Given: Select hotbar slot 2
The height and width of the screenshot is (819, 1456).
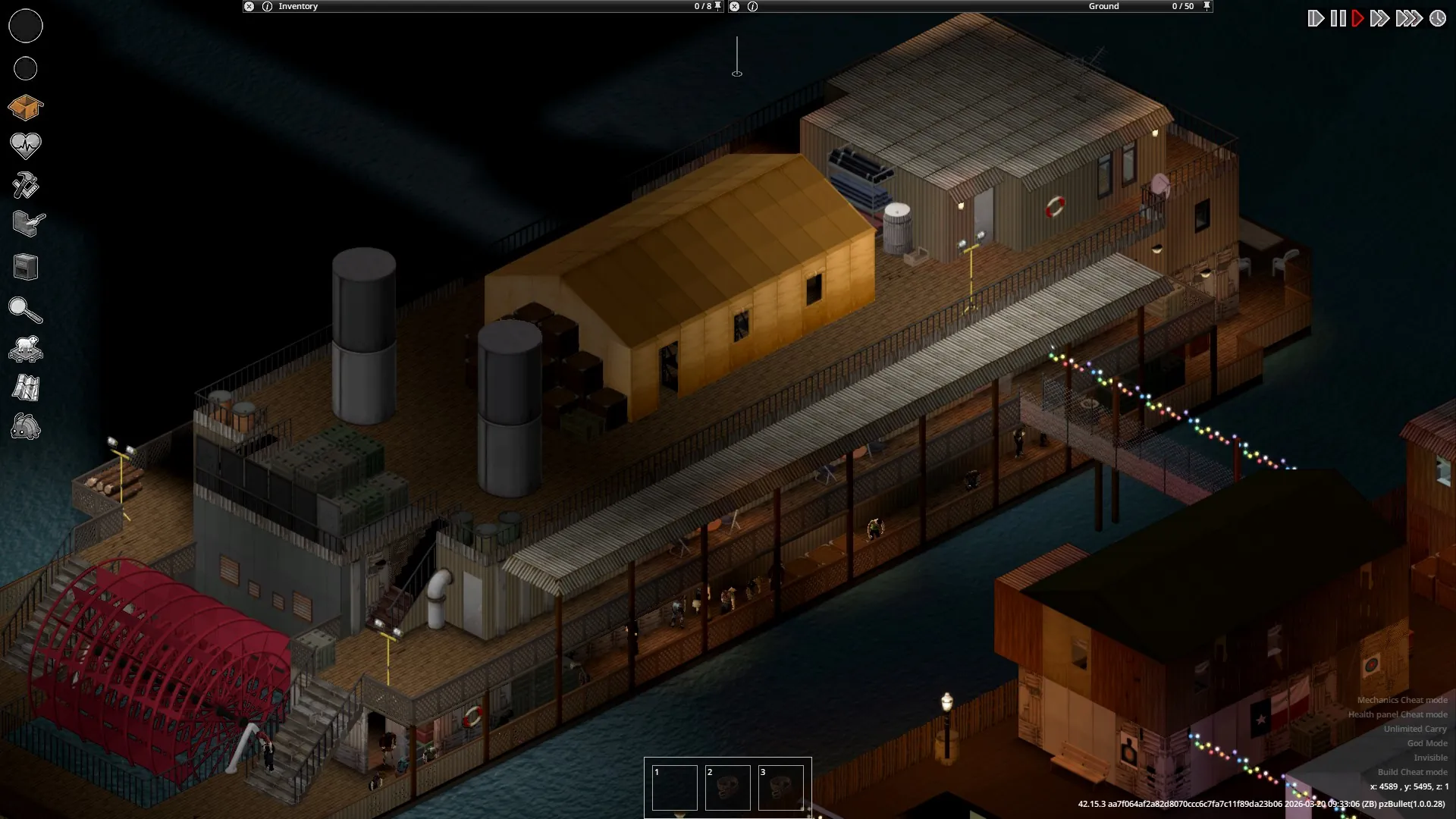Looking at the screenshot, I should click(727, 788).
